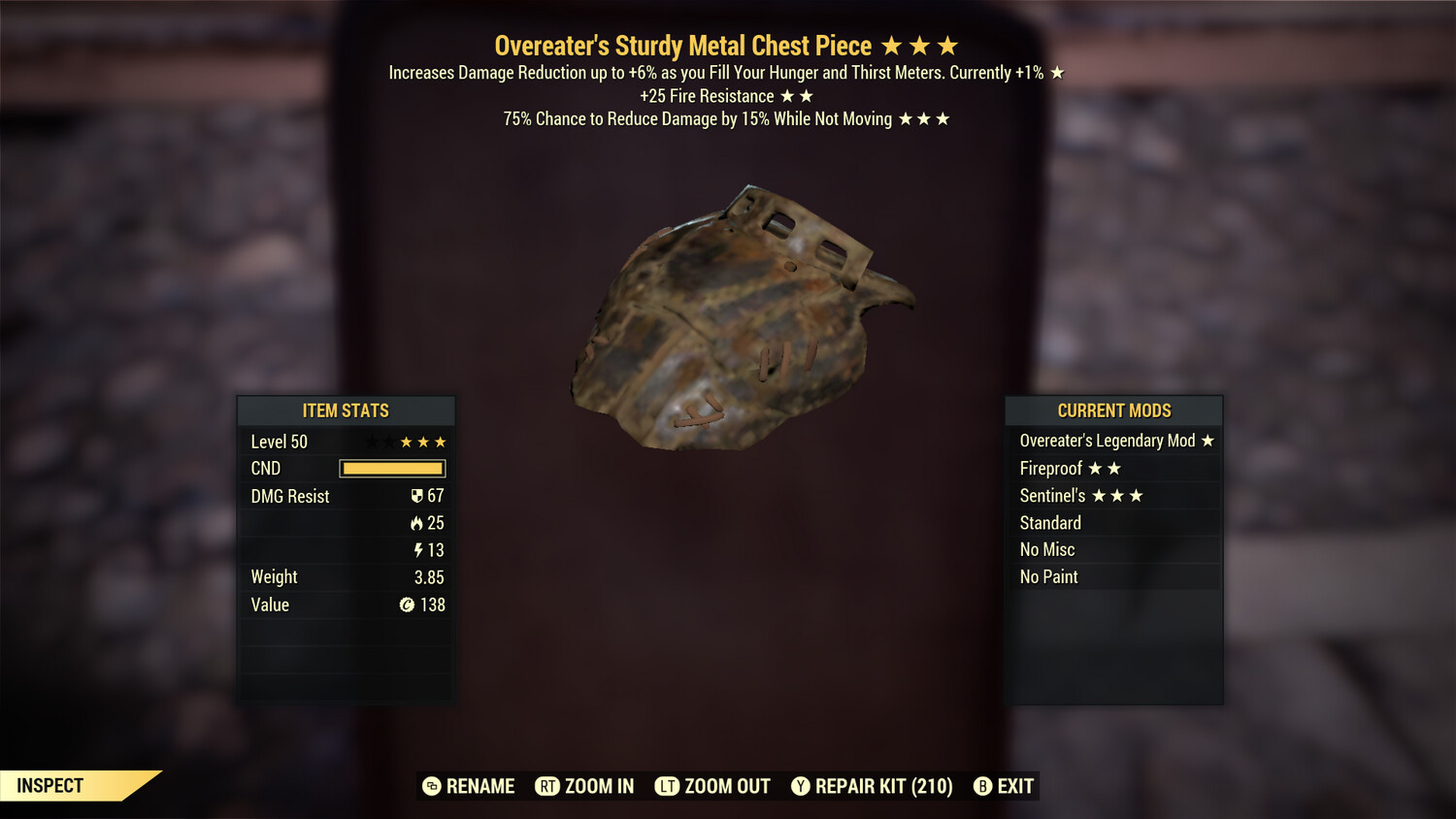Choose the Fireproof mod entry

click(x=1114, y=469)
